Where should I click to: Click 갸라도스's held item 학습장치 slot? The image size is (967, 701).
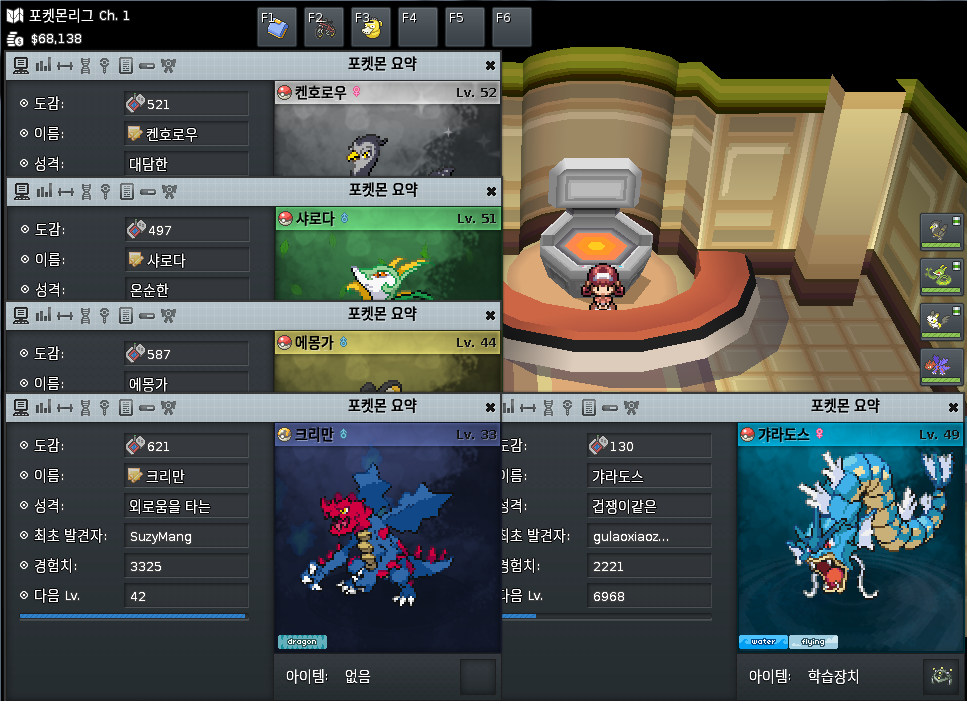[x=940, y=677]
